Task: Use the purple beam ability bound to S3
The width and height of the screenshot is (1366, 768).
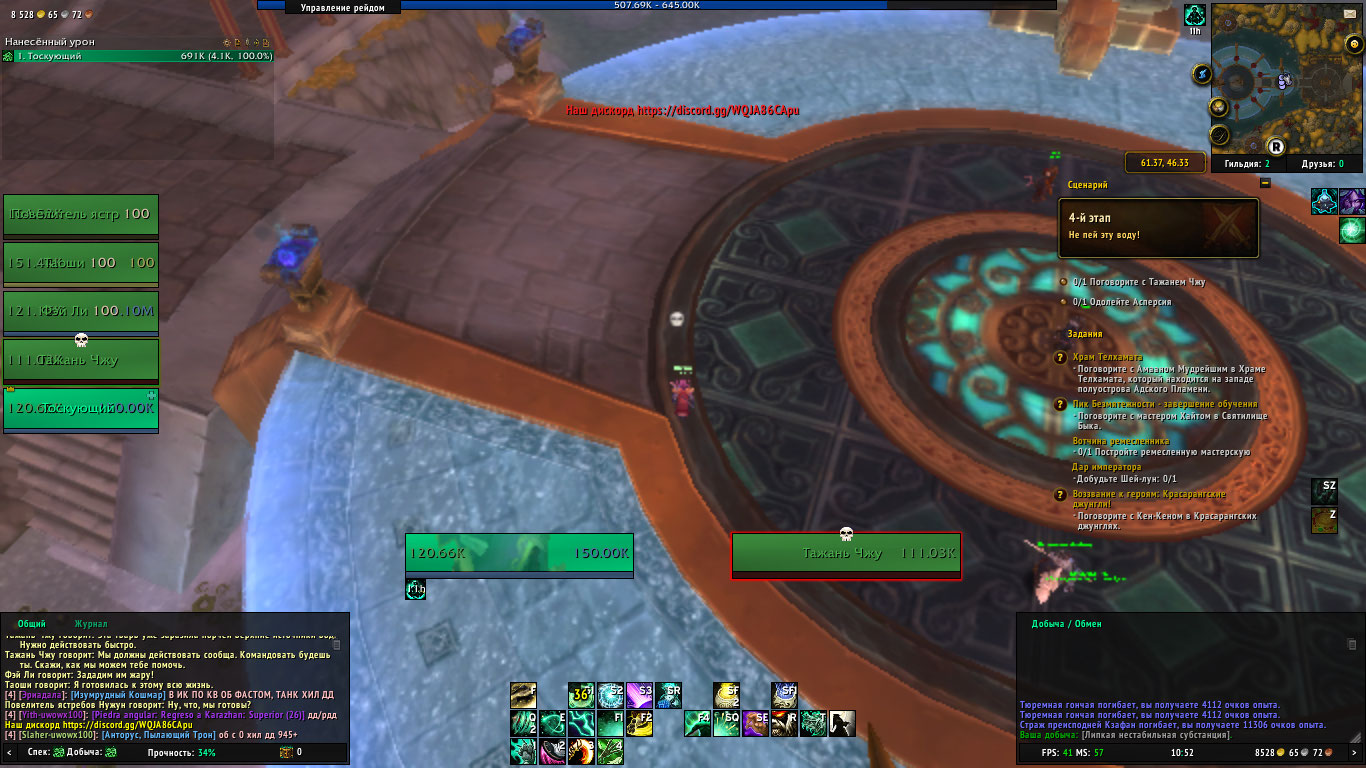Action: 639,695
